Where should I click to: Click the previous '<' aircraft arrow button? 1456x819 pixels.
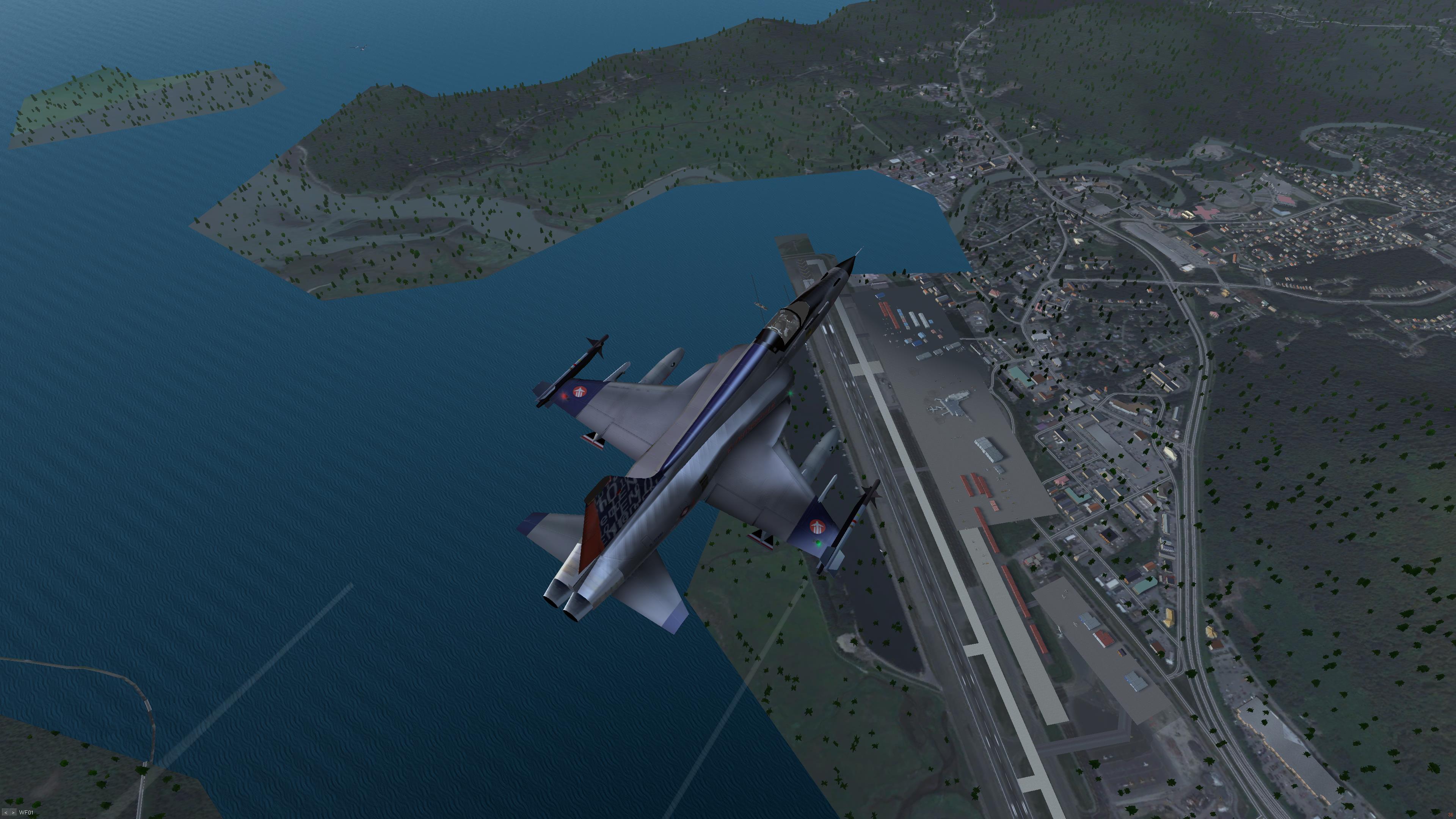[x=6, y=813]
